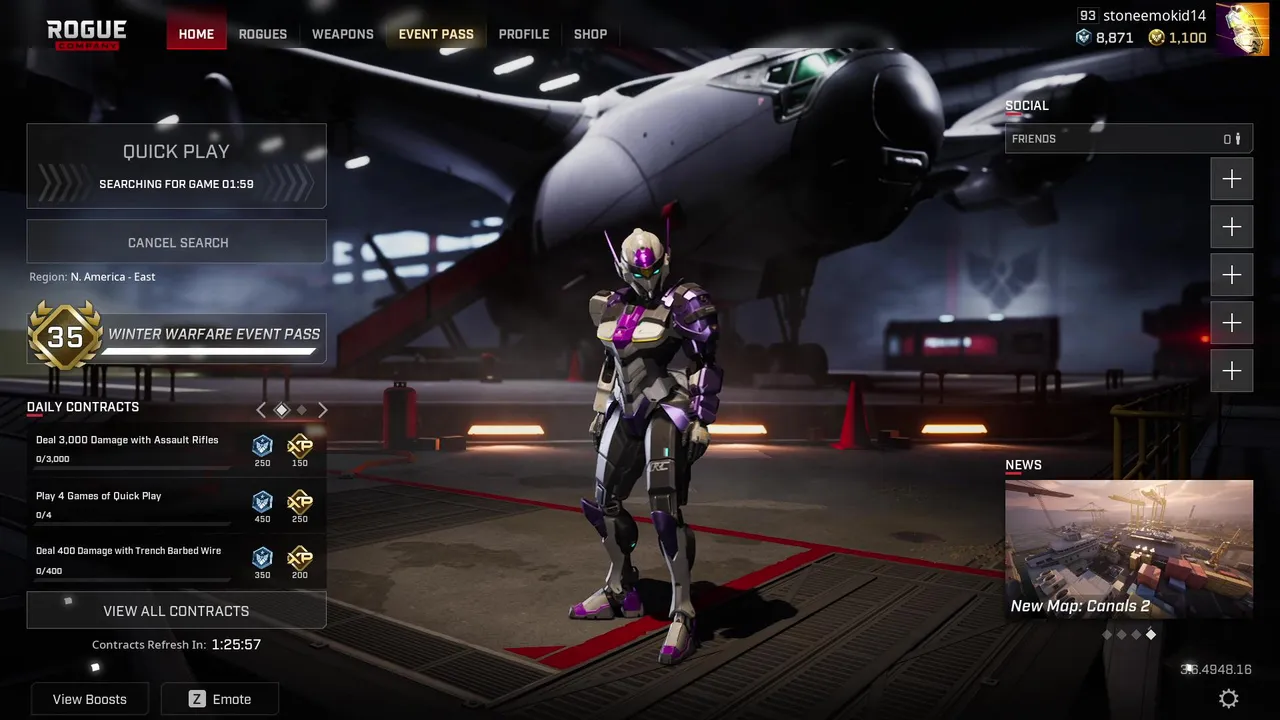Open the Friends list bar
The height and width of the screenshot is (720, 1280).
[x=1128, y=139]
